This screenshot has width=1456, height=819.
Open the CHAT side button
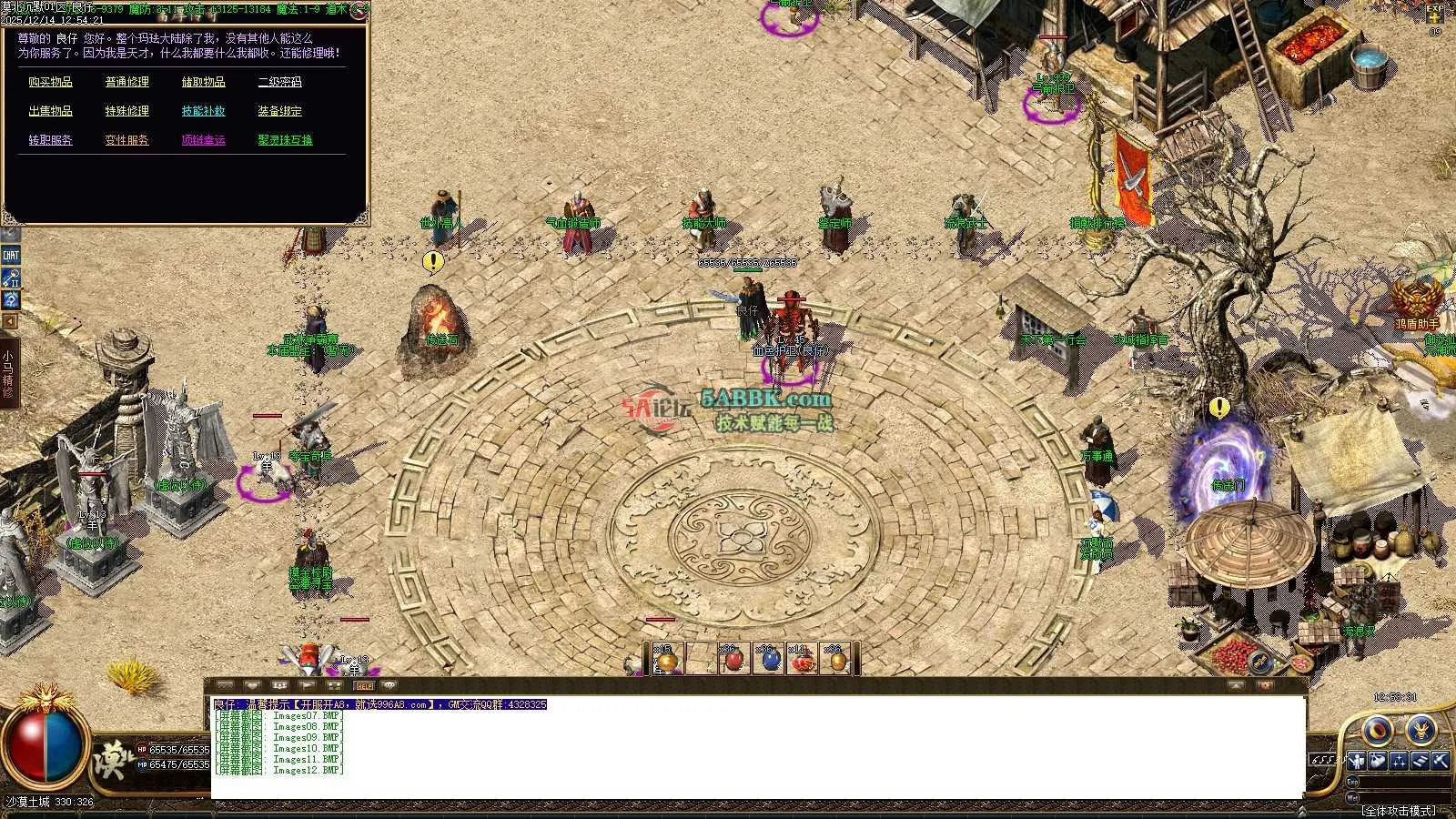pos(11,256)
